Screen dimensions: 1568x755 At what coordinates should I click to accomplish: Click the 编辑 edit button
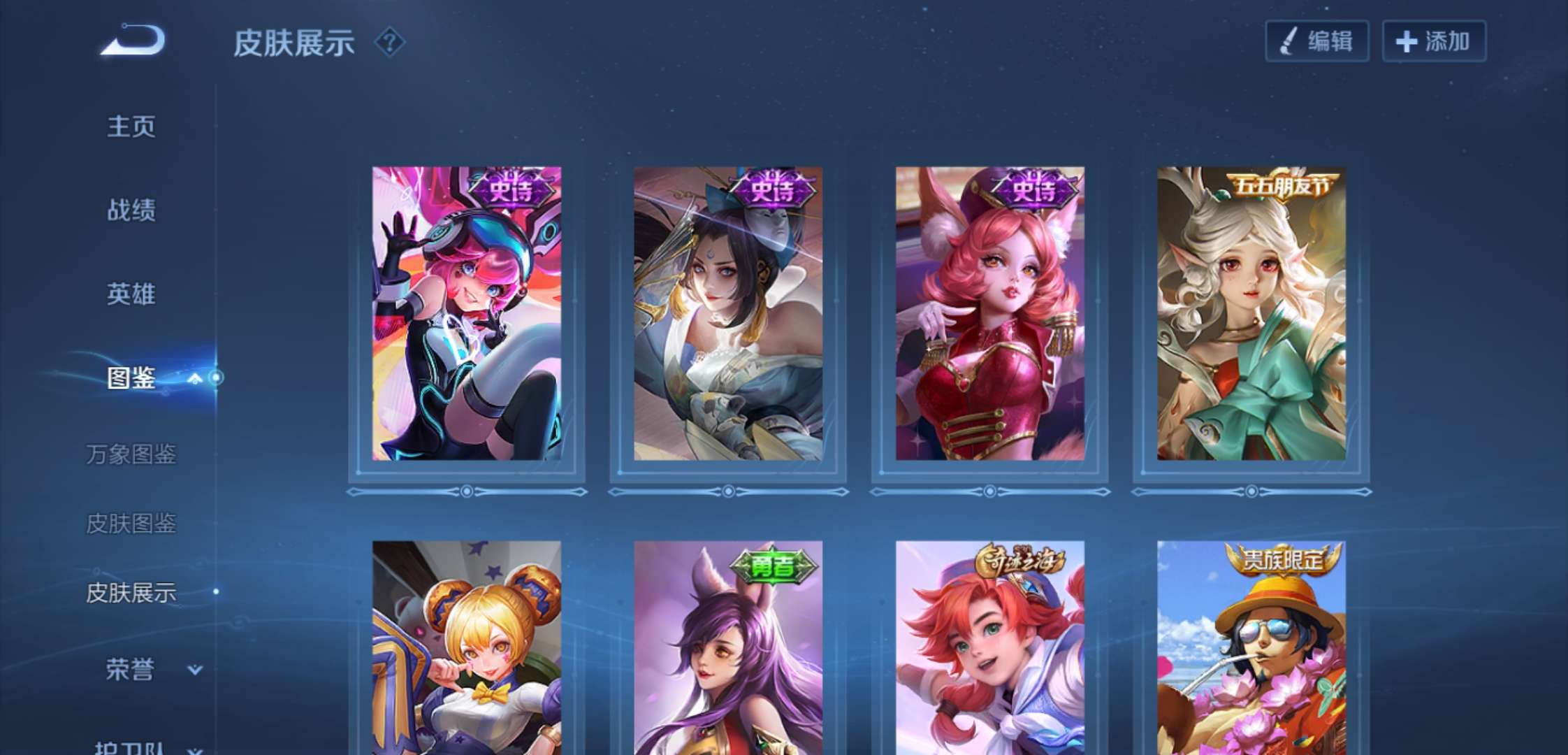pyautogui.click(x=1316, y=41)
